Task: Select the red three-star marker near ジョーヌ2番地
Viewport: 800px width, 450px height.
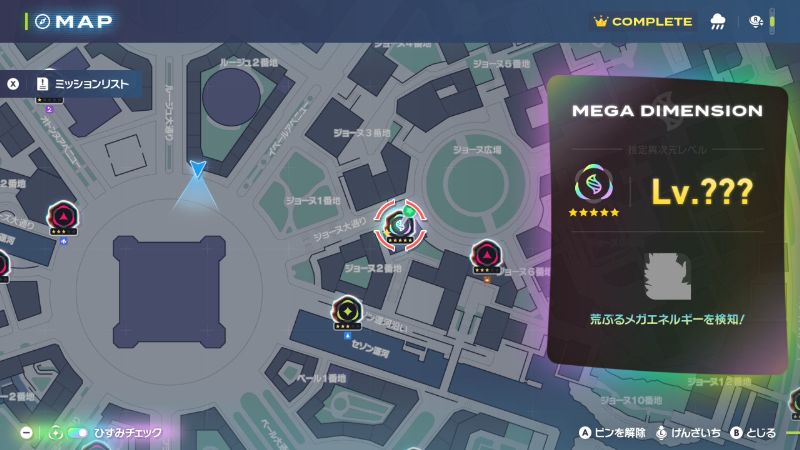Action: [x=487, y=256]
